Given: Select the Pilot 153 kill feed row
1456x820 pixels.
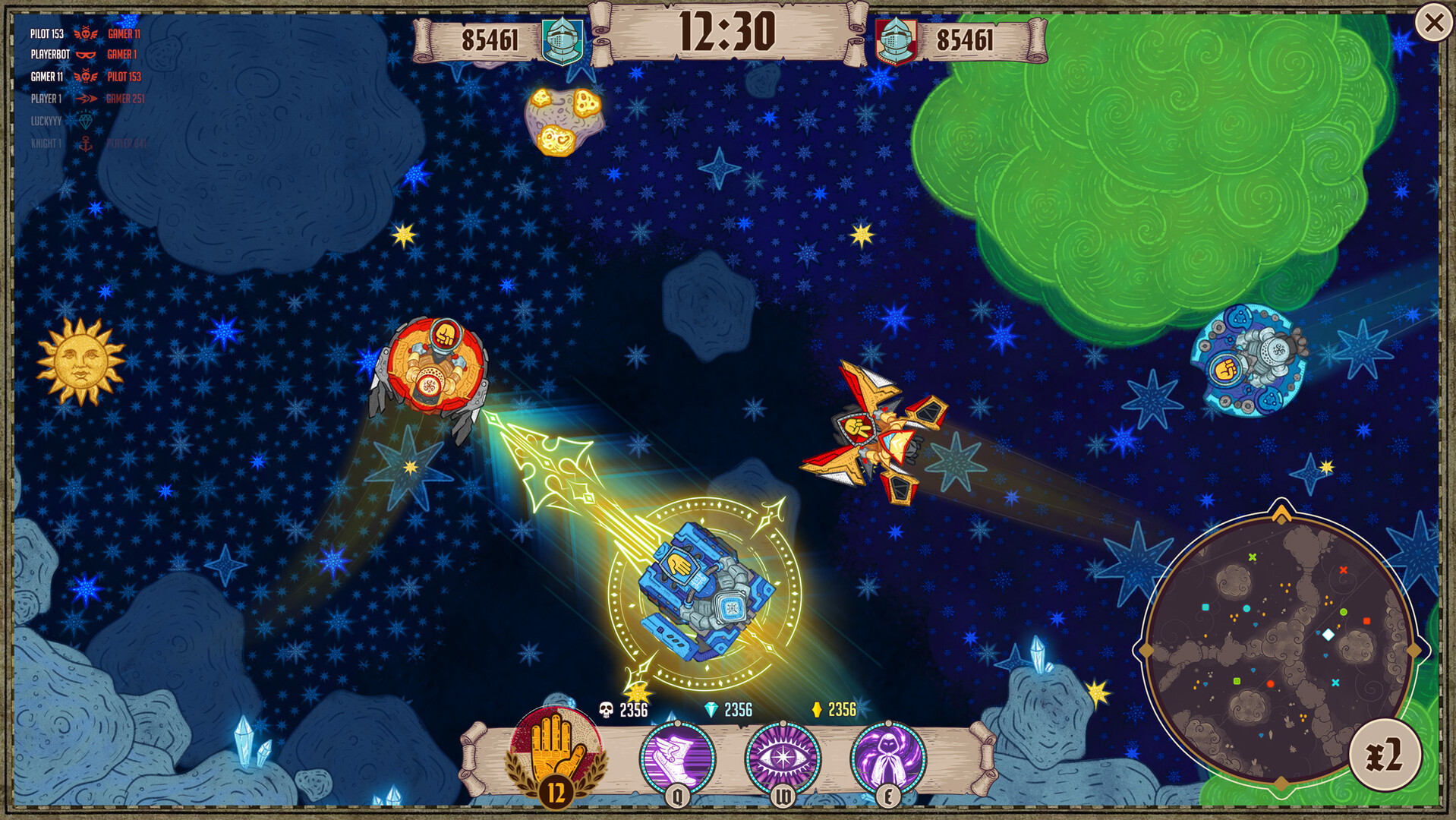Looking at the screenshot, I should 85,33.
